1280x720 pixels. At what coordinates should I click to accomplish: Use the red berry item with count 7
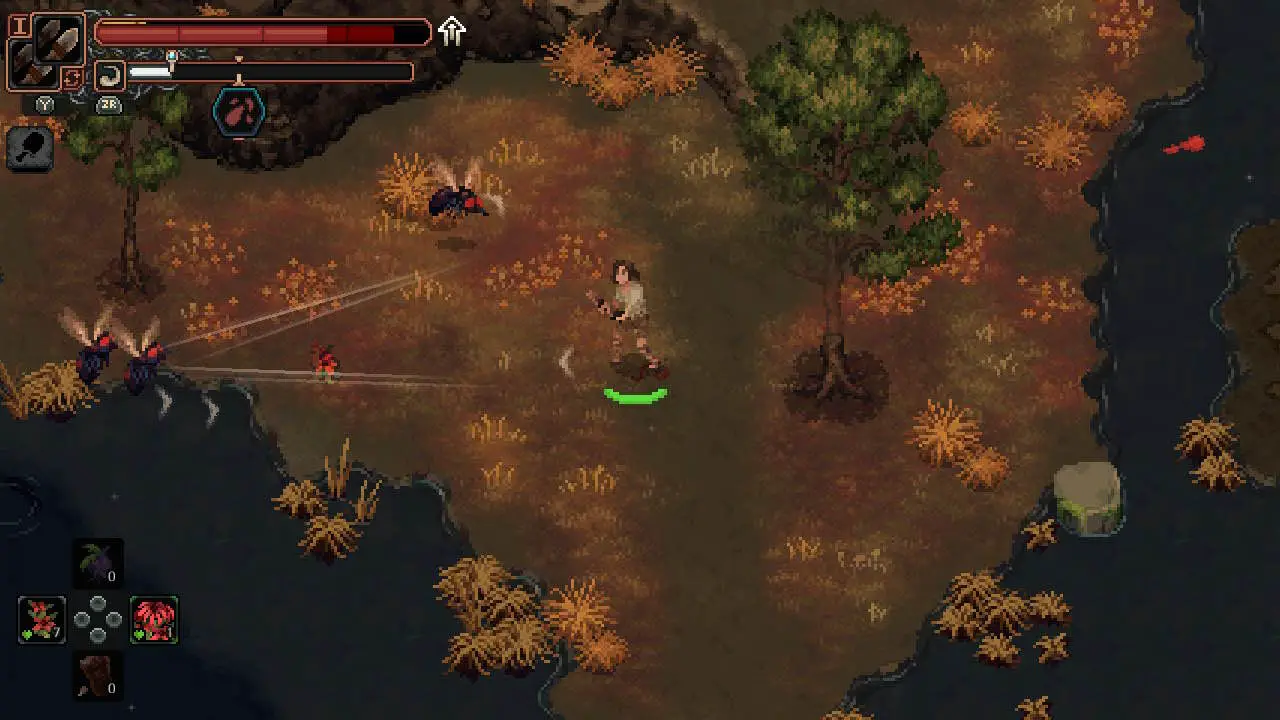coord(42,619)
